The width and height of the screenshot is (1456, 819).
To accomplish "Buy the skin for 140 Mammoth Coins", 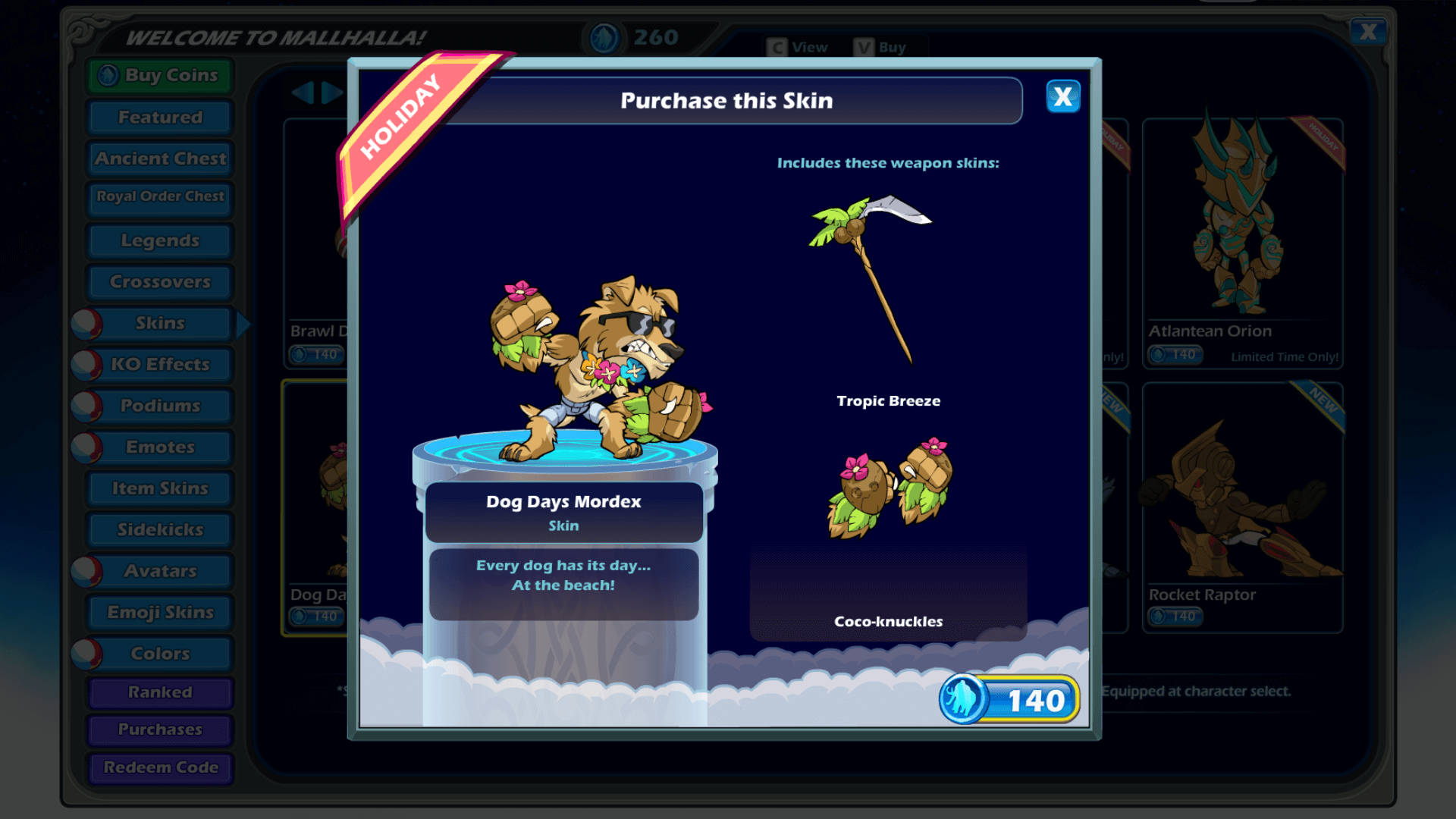I will click(1009, 700).
